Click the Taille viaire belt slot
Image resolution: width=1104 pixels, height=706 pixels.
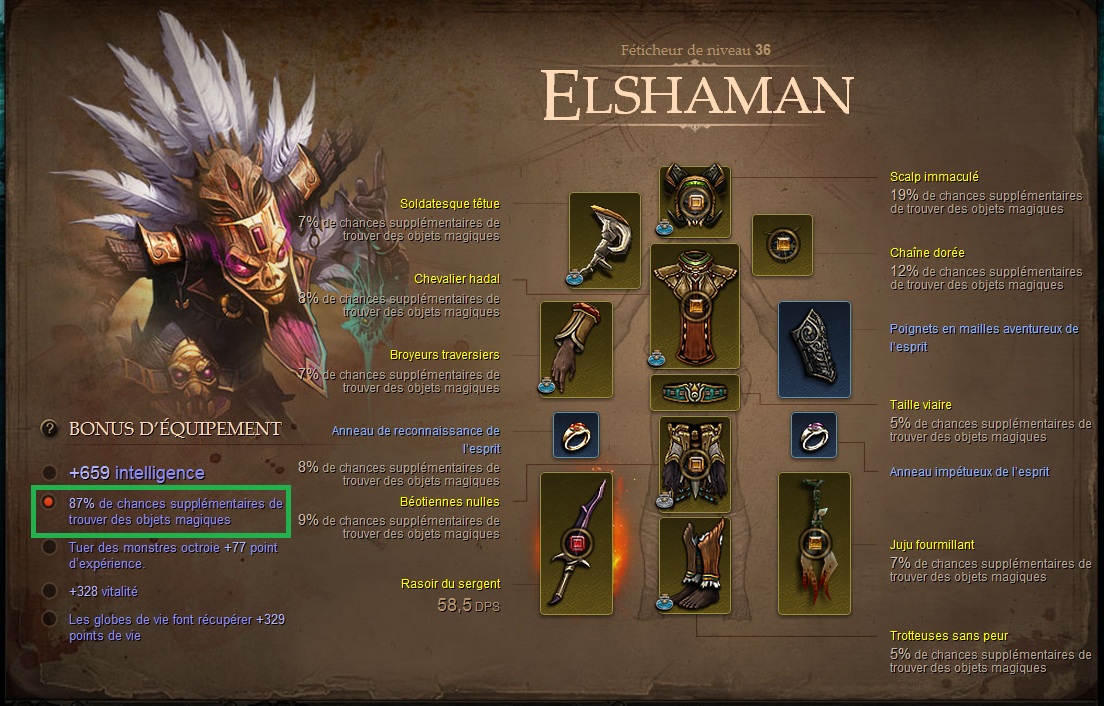click(x=694, y=392)
